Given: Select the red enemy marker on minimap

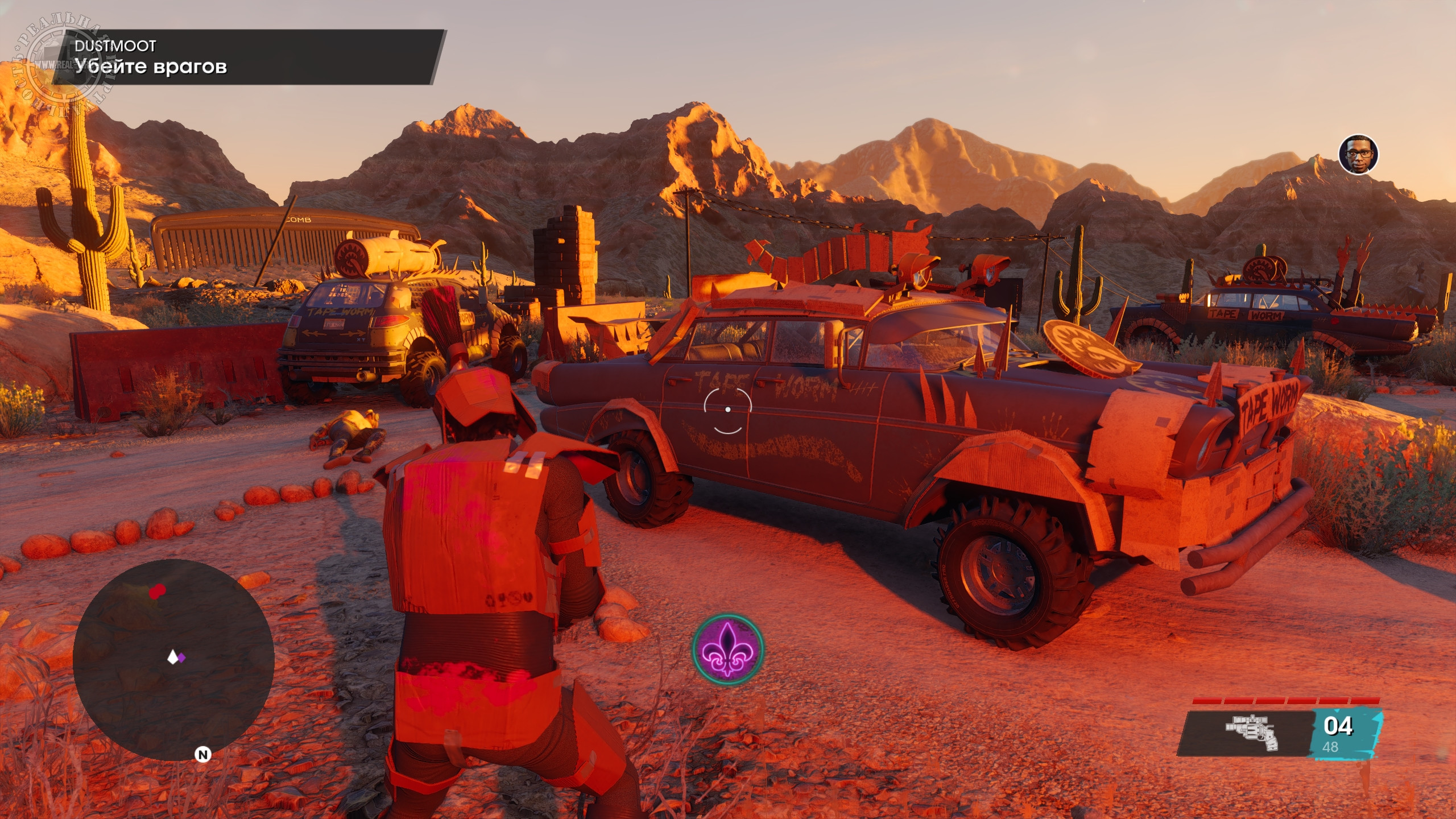Looking at the screenshot, I should pos(157,591).
